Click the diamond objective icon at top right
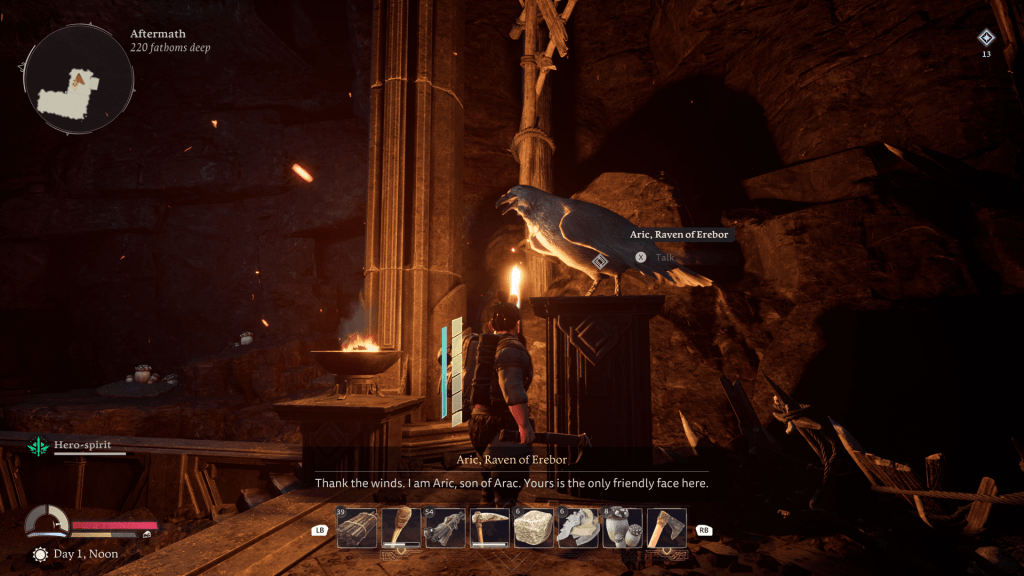The height and width of the screenshot is (576, 1024). pyautogui.click(x=986, y=38)
